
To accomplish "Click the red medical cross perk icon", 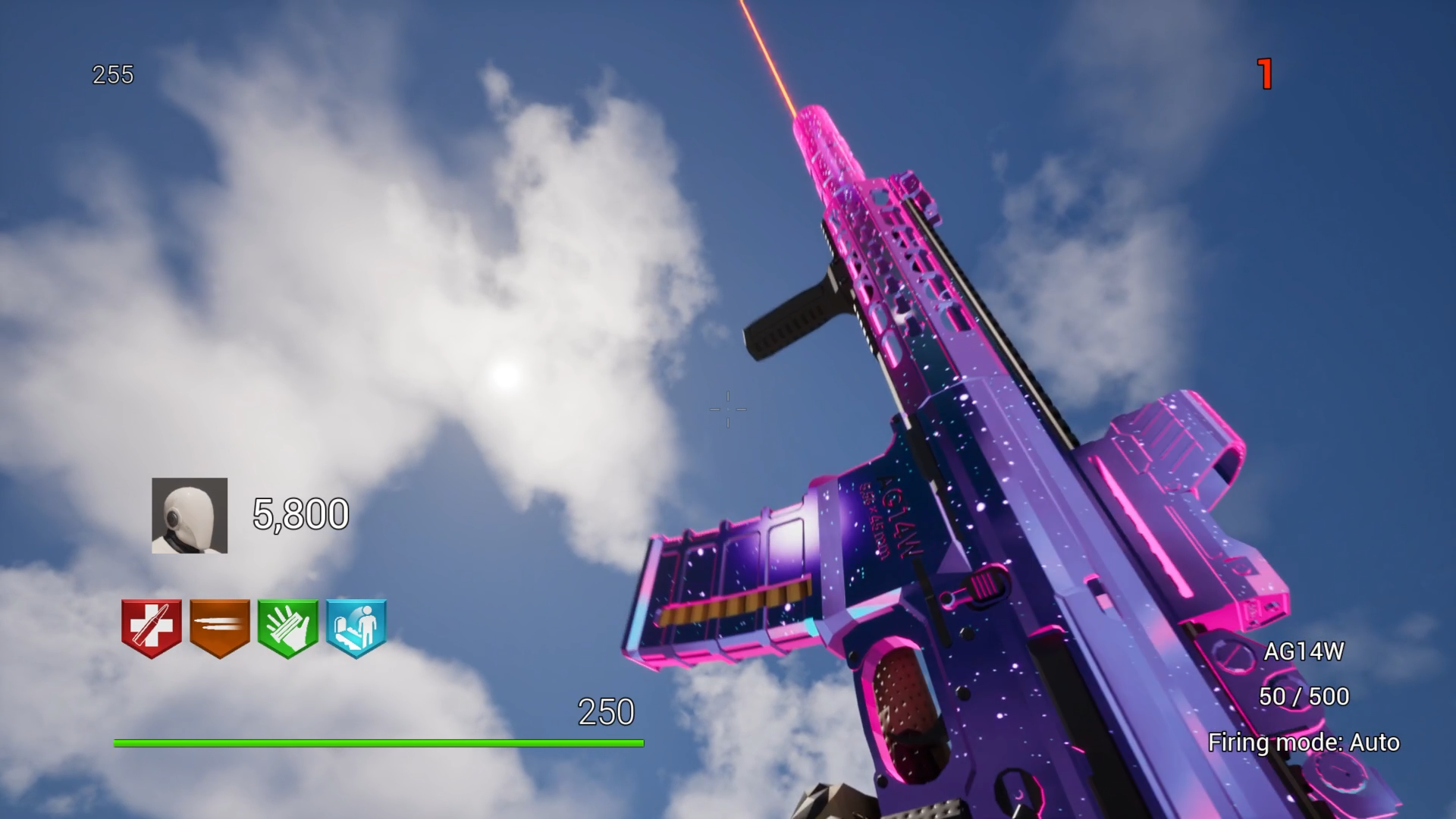I will [152, 628].
